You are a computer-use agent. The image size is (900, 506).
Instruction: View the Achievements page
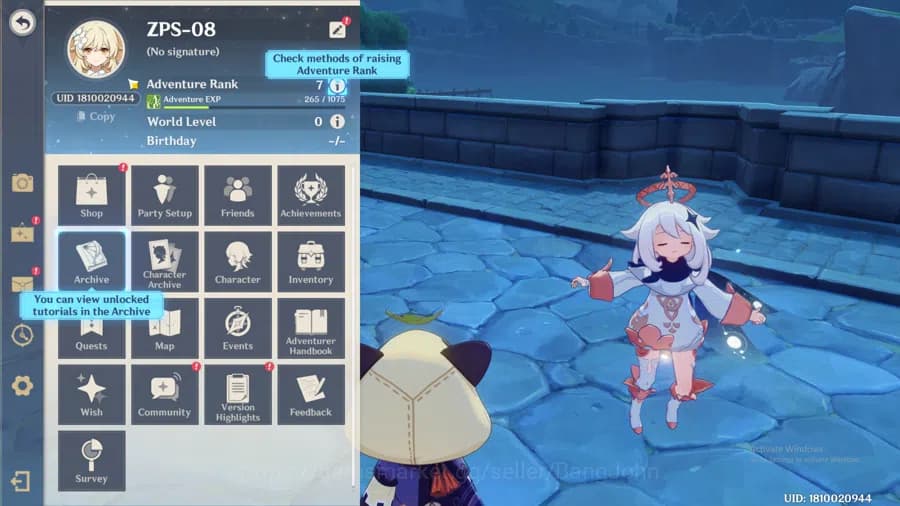click(x=311, y=195)
